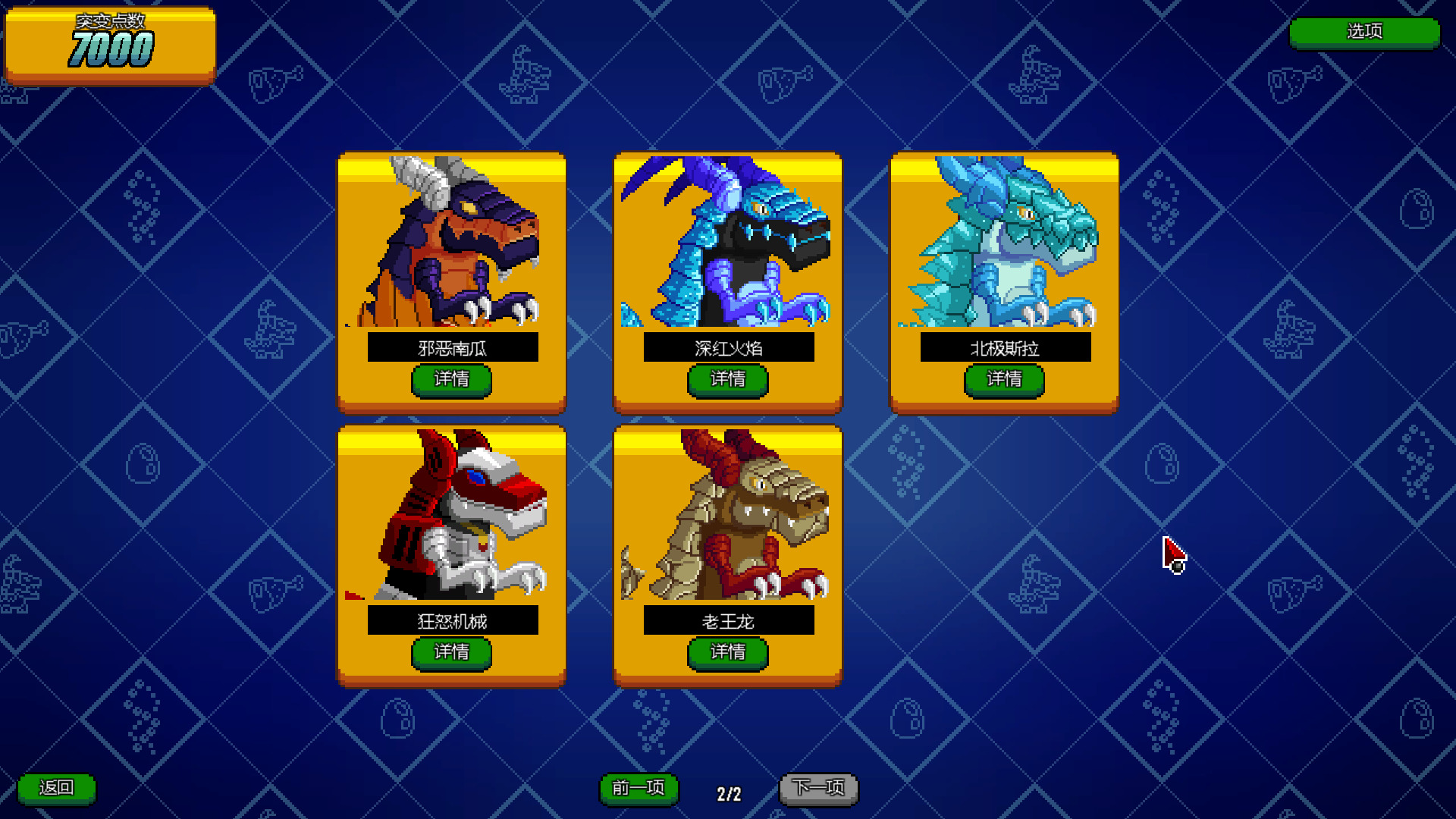The height and width of the screenshot is (819, 1456).
Task: Go back with the 返回 button
Action: pyautogui.click(x=57, y=788)
